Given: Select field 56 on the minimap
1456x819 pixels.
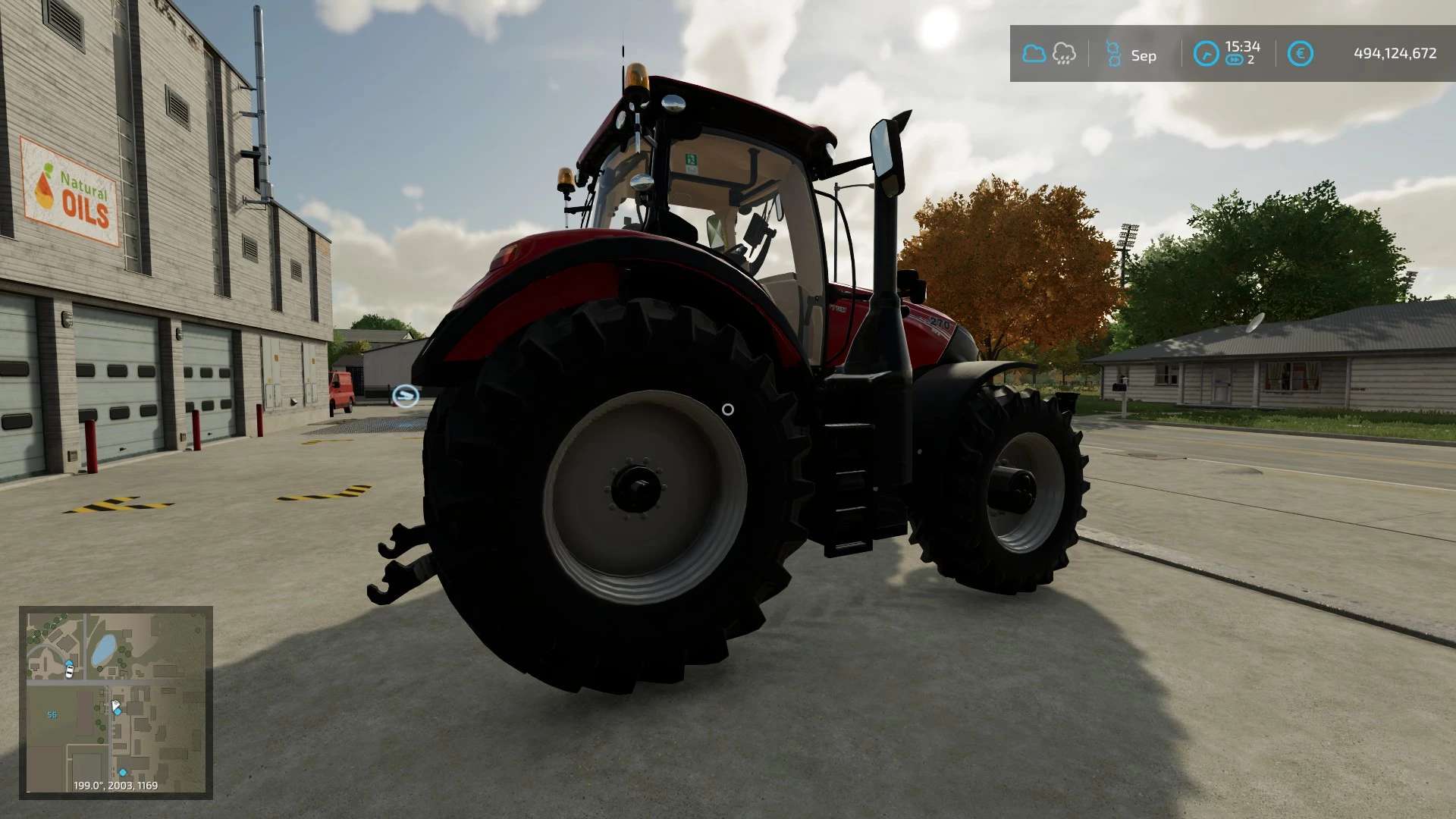Looking at the screenshot, I should click(52, 715).
